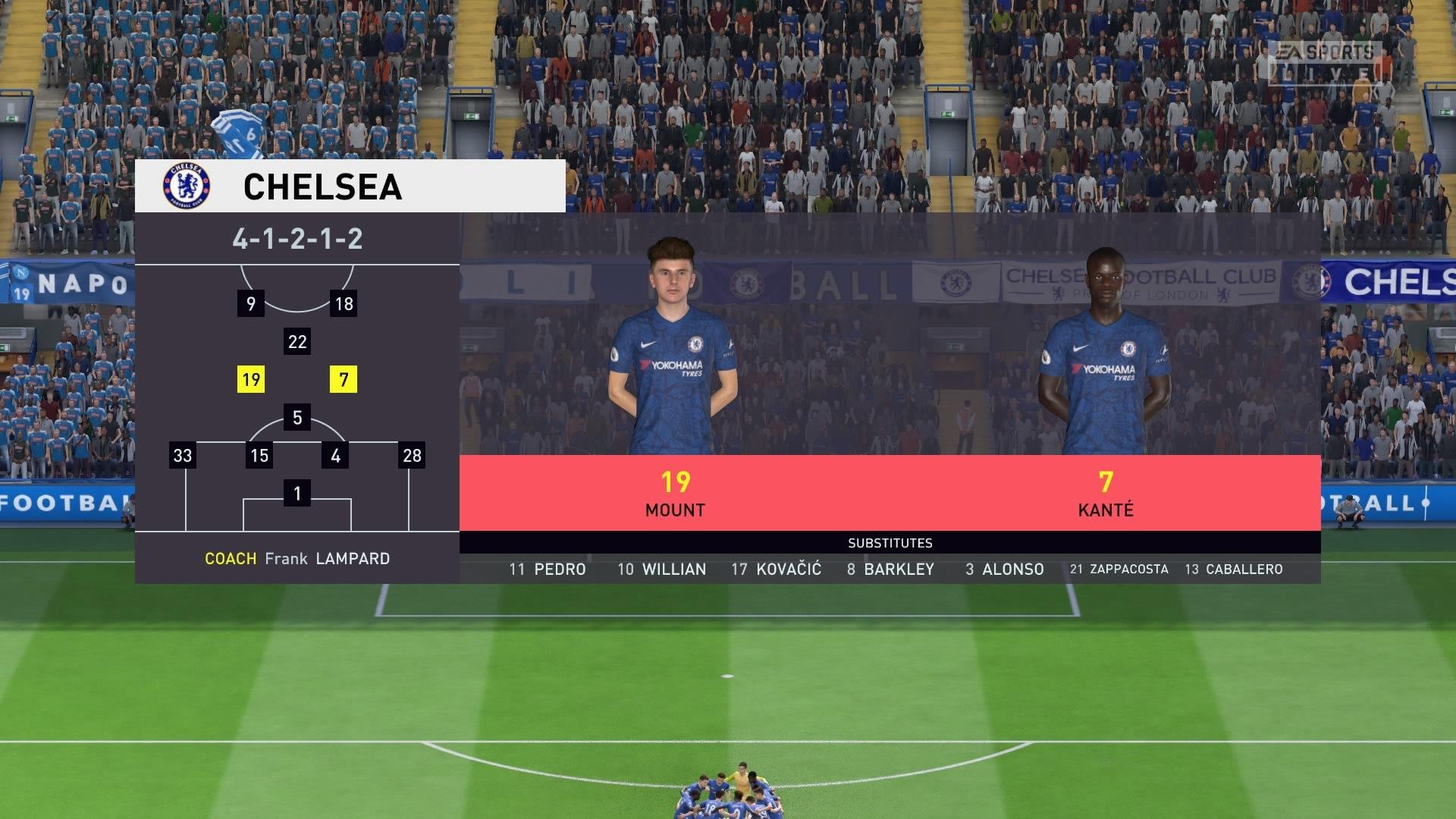1456x819 pixels.
Task: Pick the number 5 formation tile
Action: [297, 418]
